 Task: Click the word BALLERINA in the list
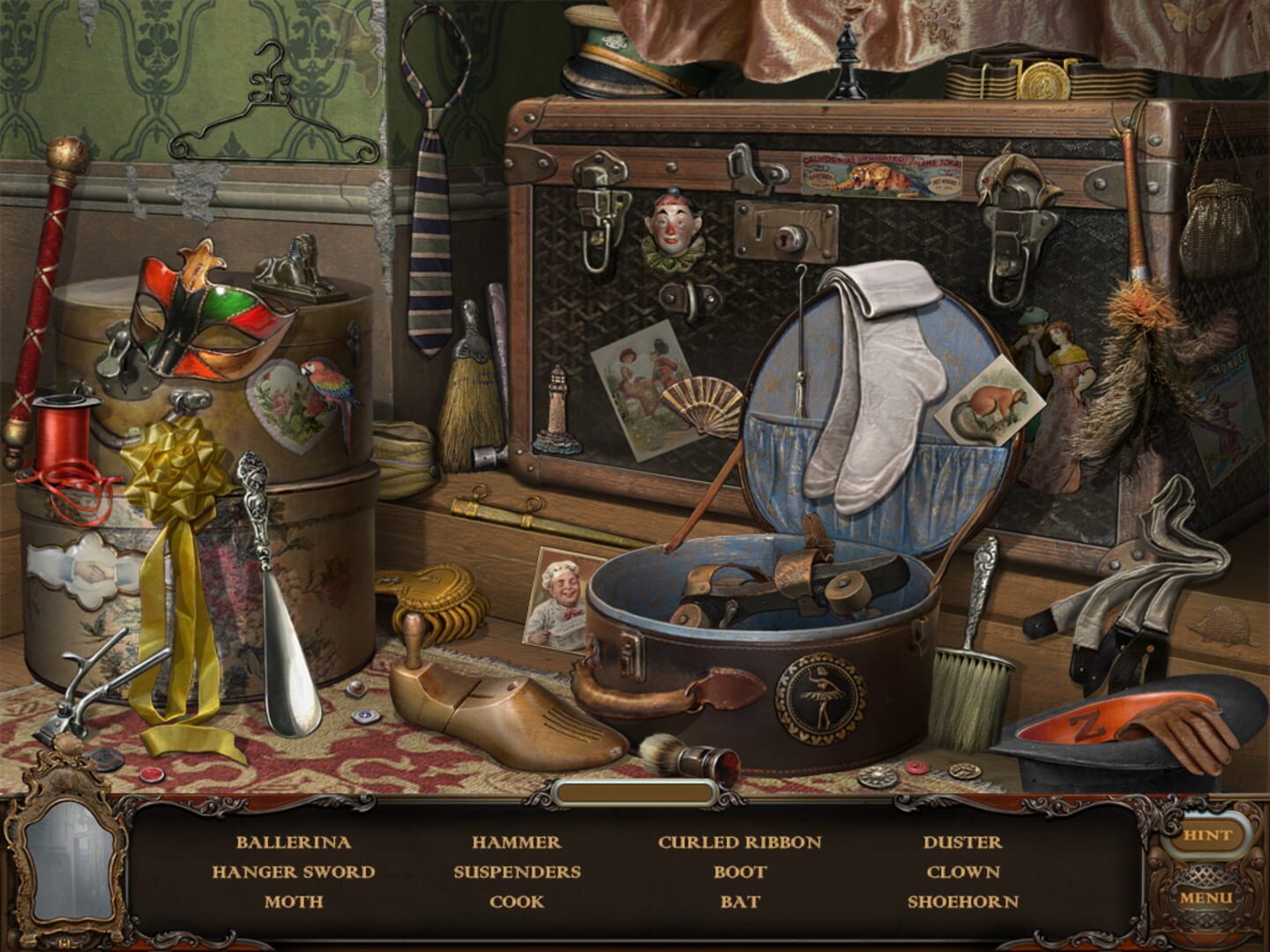click(x=295, y=842)
